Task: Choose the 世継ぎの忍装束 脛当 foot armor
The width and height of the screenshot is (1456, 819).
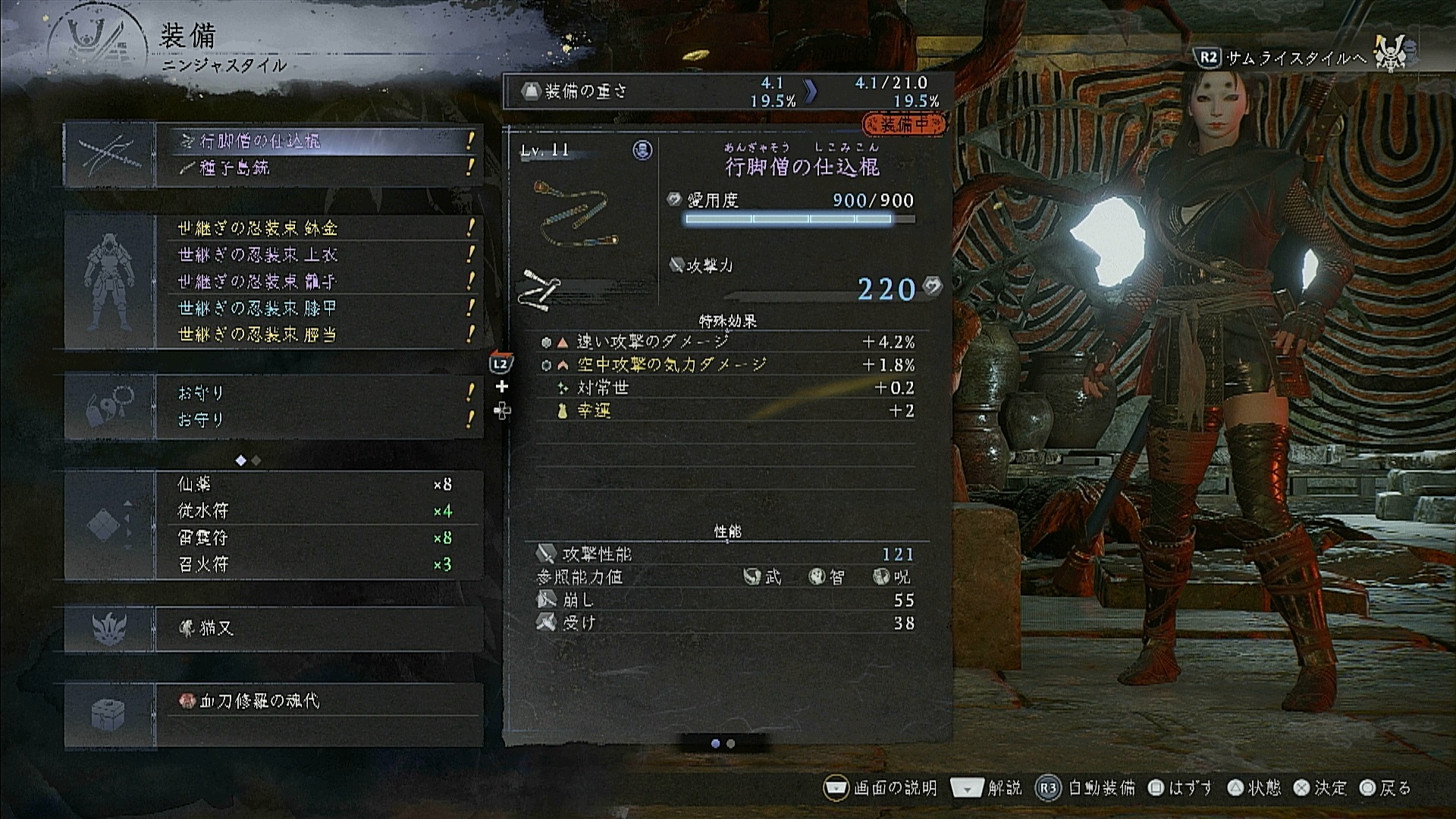Action: pos(318,334)
